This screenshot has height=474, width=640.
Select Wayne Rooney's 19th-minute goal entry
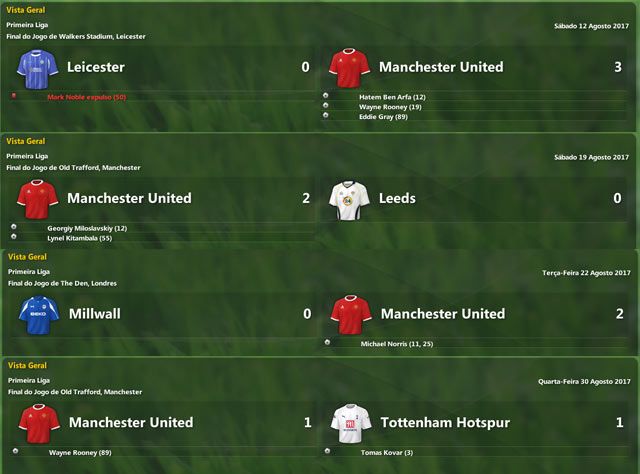coord(390,107)
